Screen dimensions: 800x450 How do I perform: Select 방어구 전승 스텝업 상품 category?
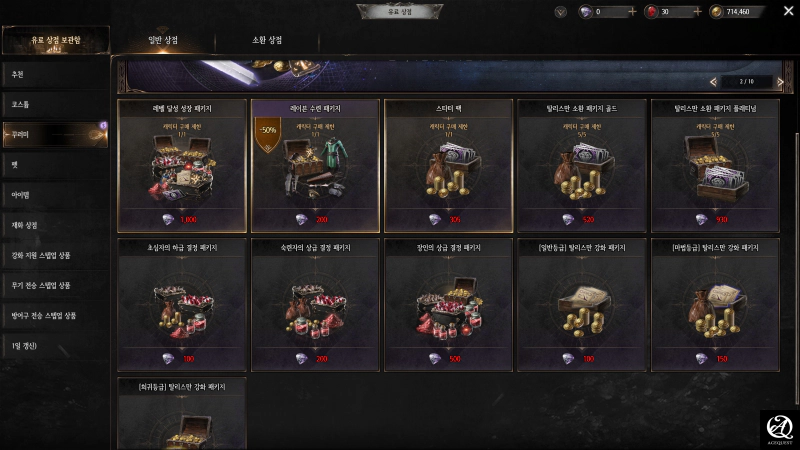(55, 316)
